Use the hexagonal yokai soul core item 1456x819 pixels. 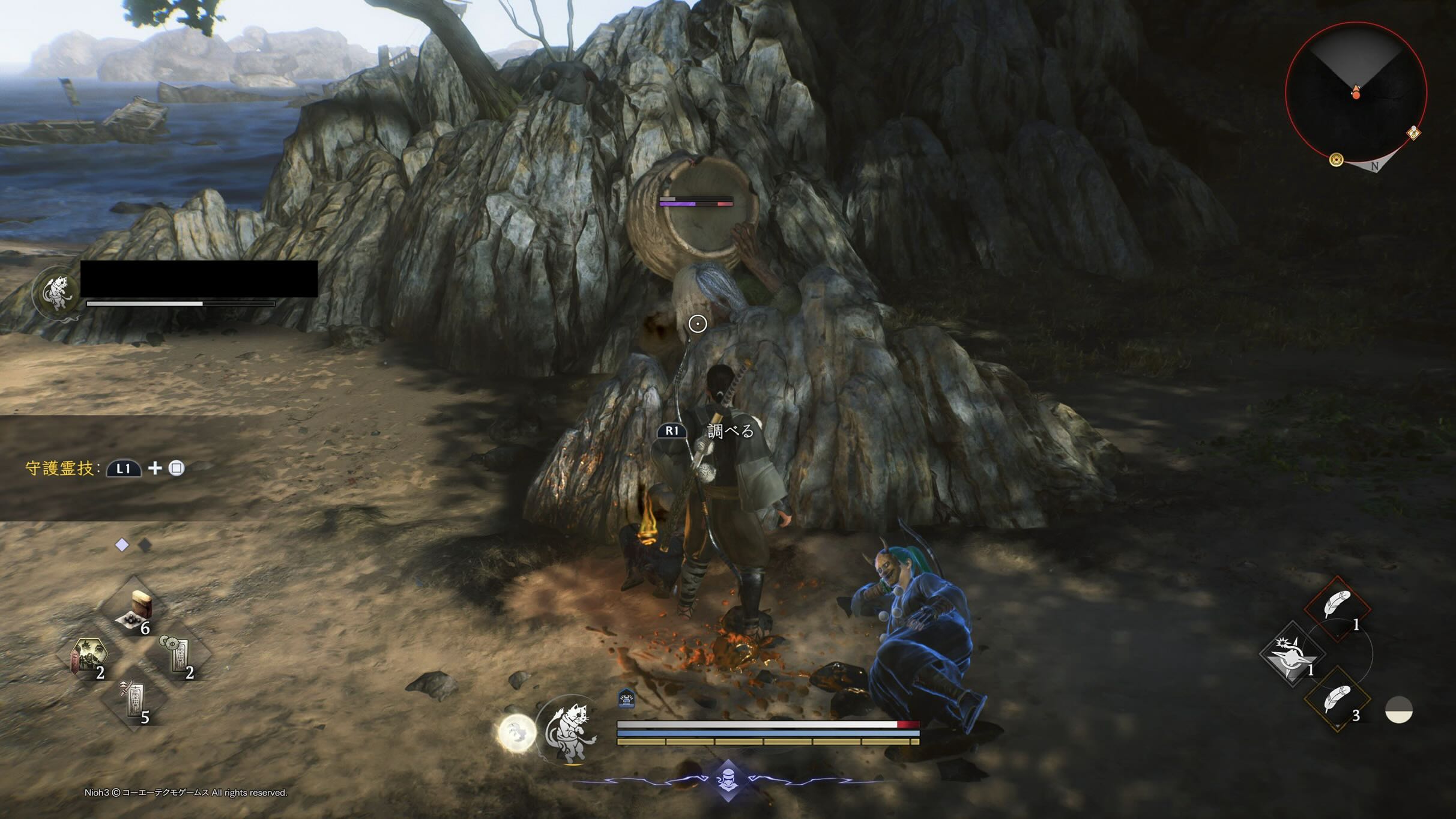tap(89, 656)
